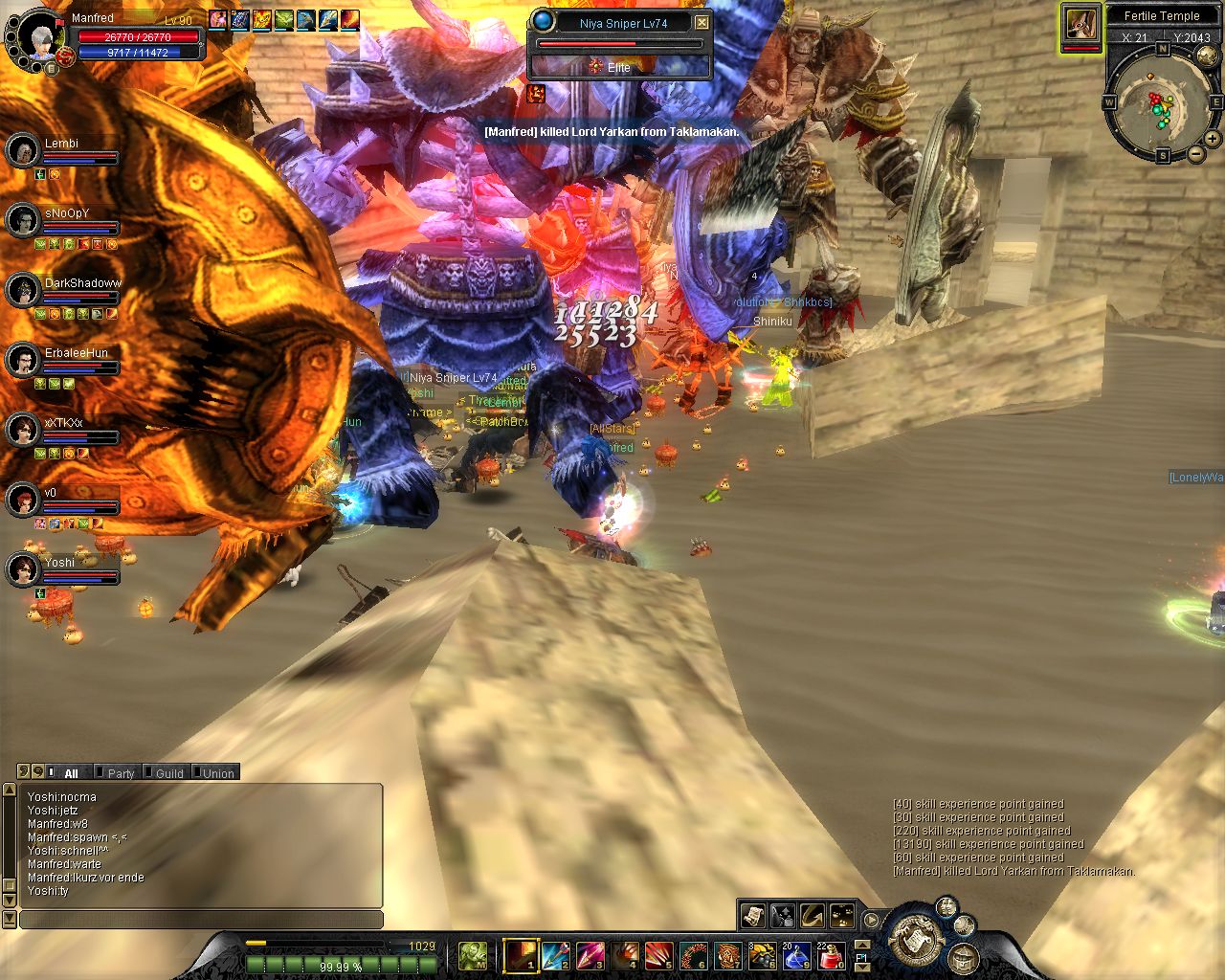1225x980 pixels.
Task: Switch to the Party chat tab
Action: tap(121, 773)
